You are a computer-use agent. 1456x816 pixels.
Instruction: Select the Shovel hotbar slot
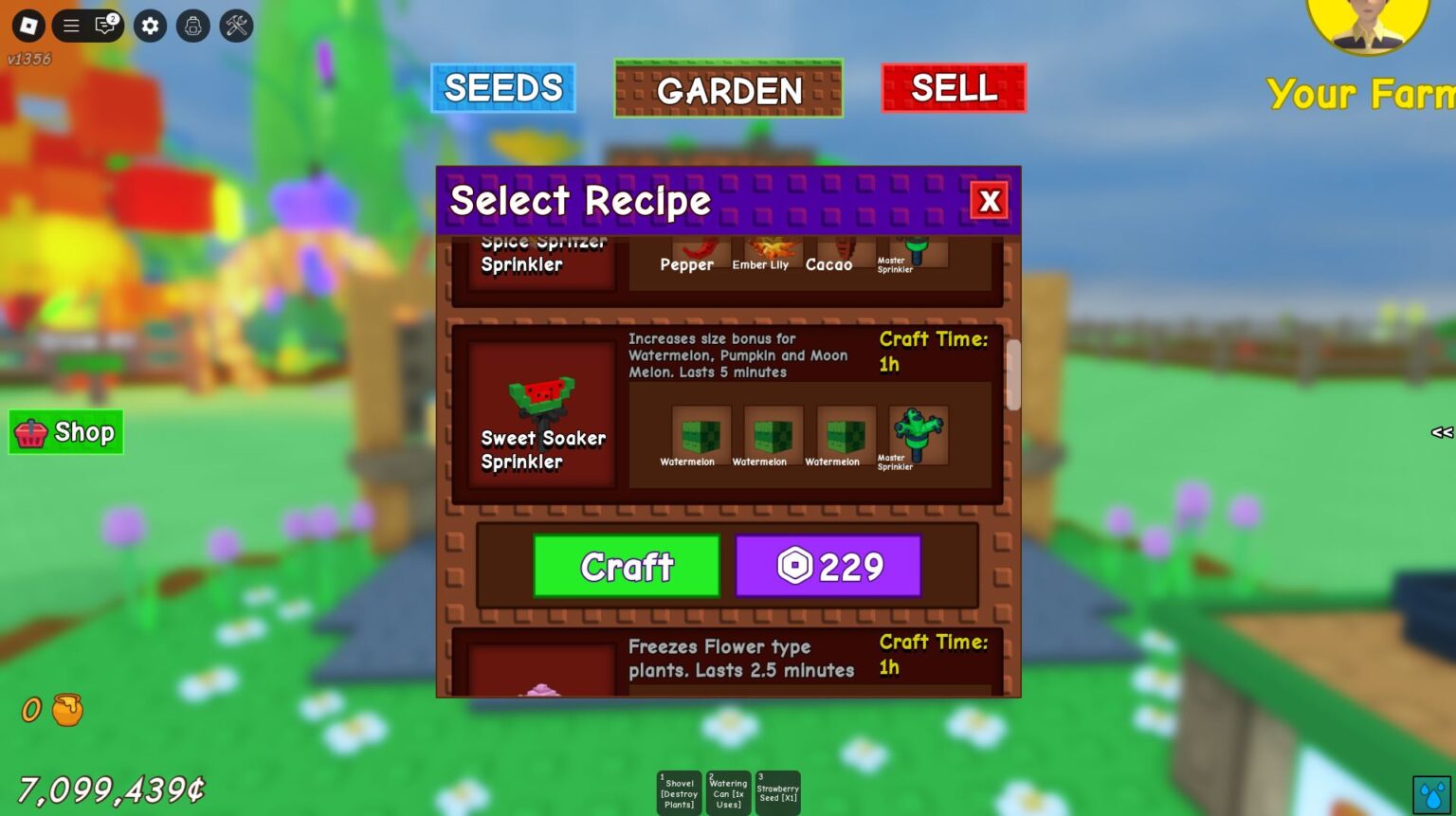tap(679, 791)
